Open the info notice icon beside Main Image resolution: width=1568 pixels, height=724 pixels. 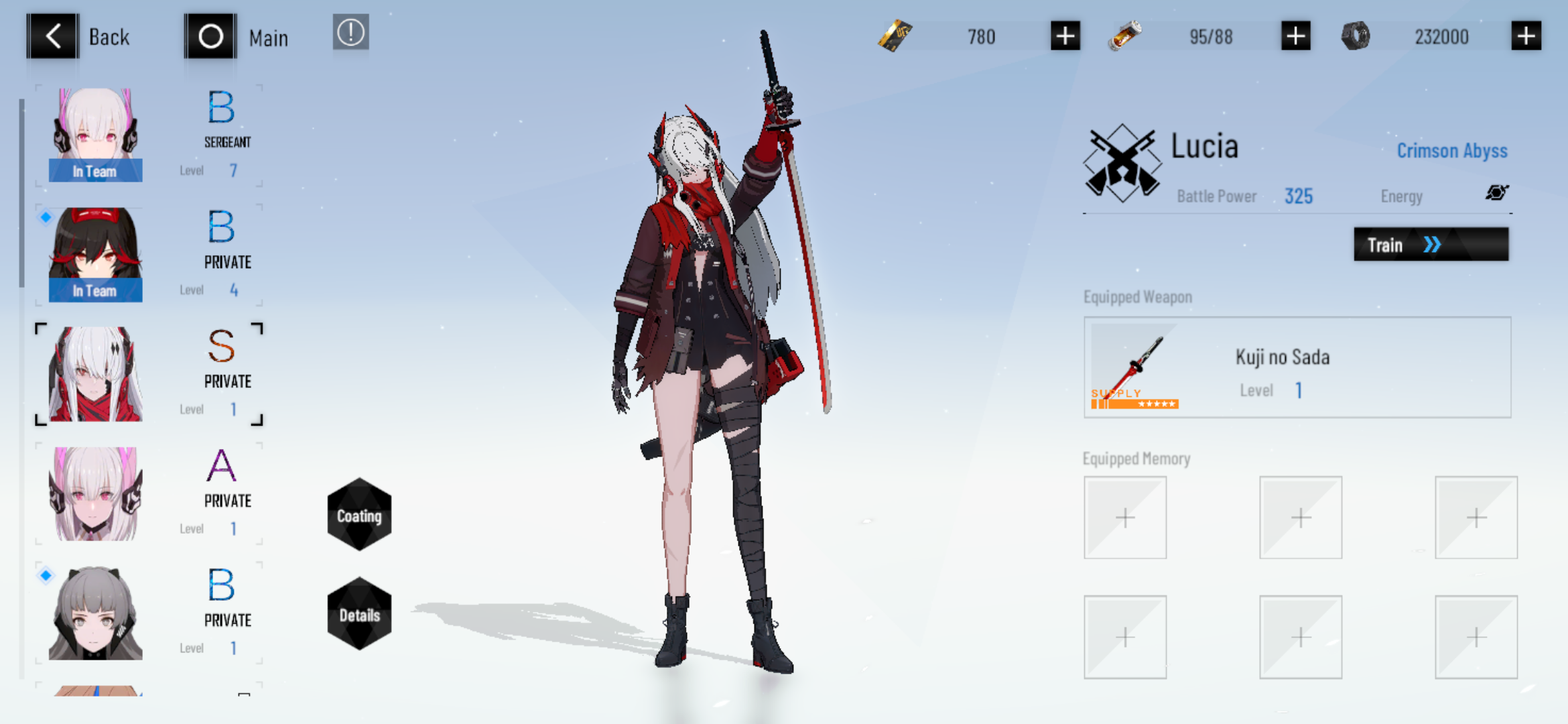(351, 33)
